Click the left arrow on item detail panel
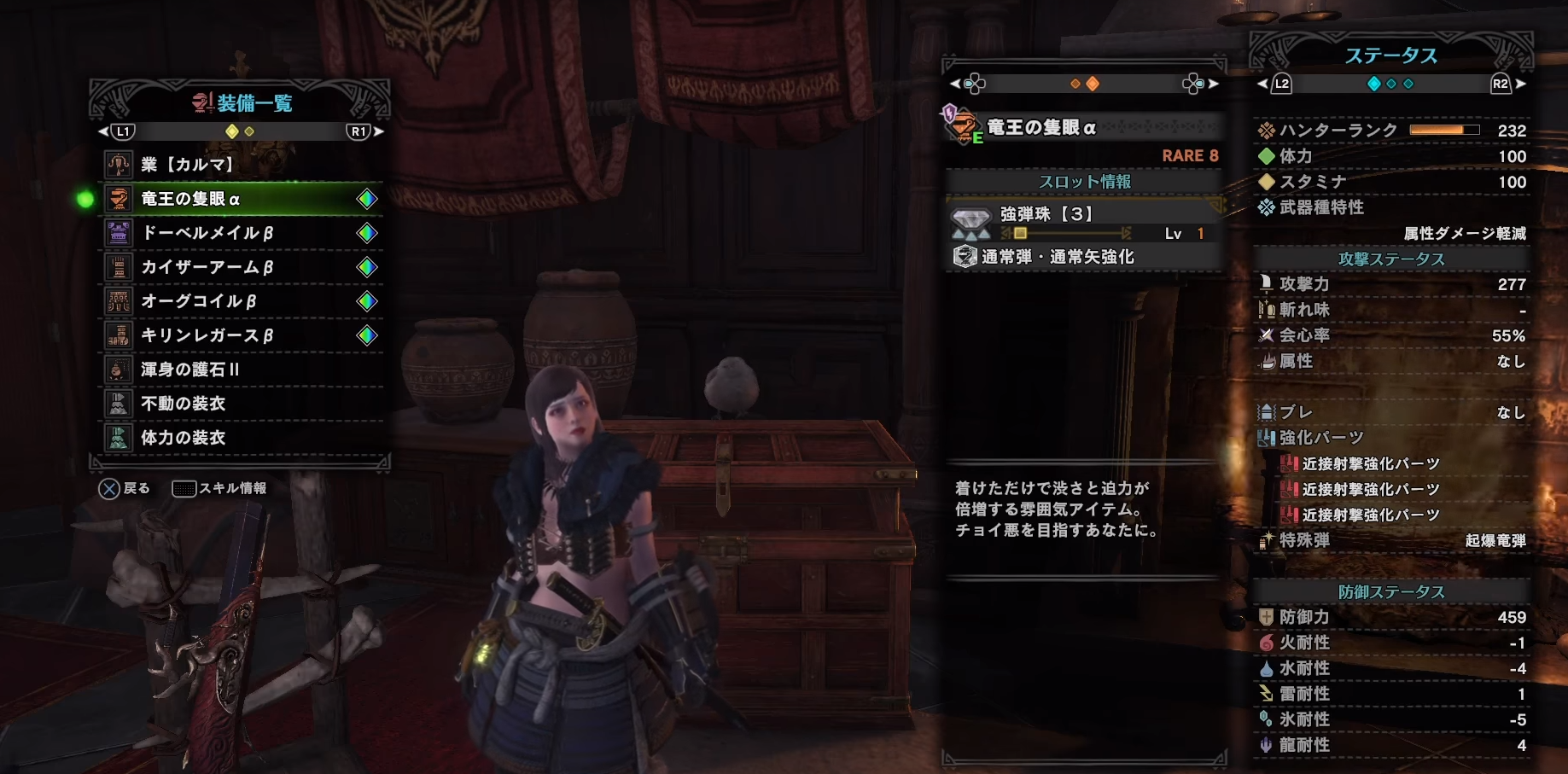The width and height of the screenshot is (1568, 774). click(x=955, y=84)
